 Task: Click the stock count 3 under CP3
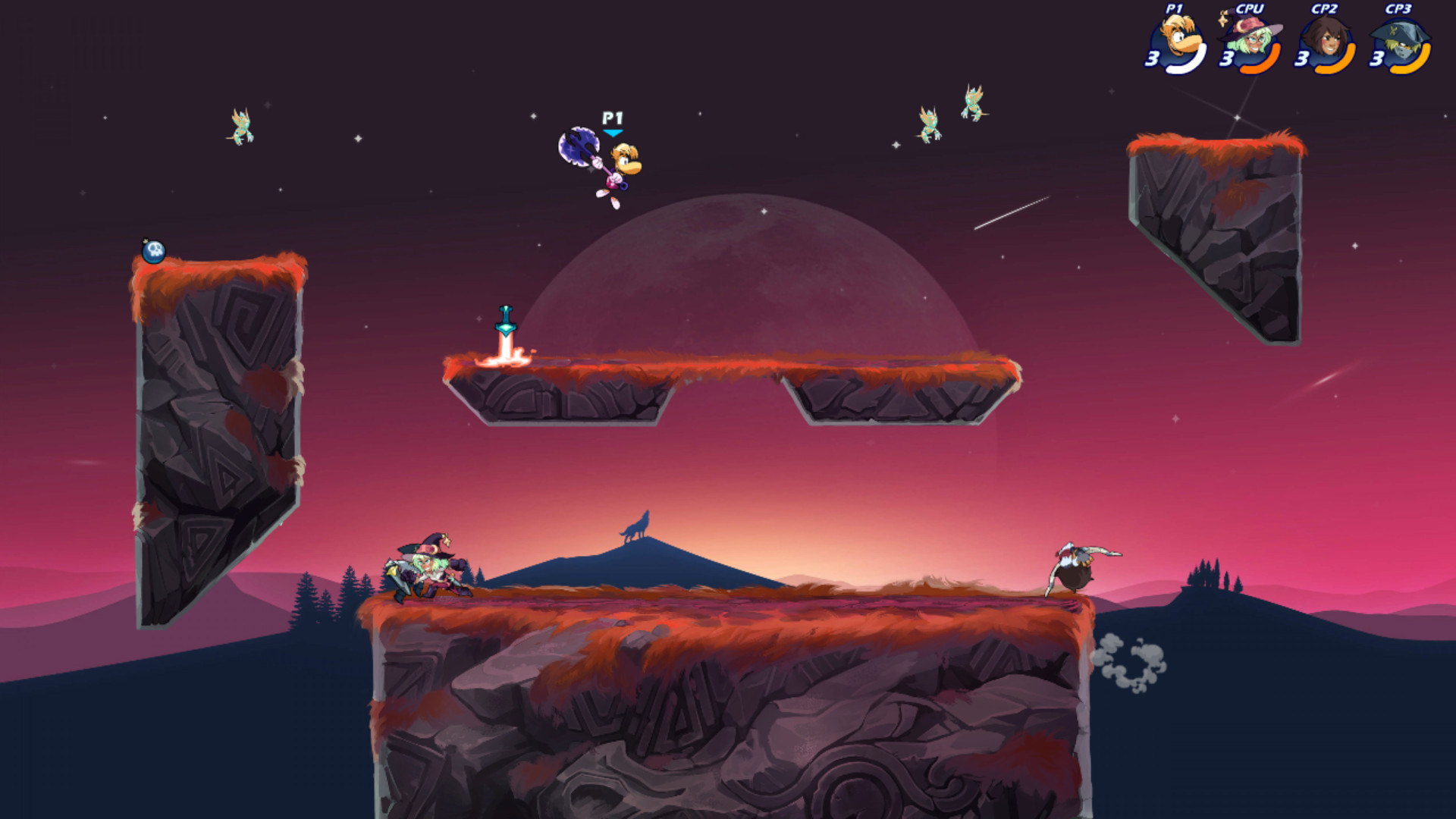pos(1379,59)
